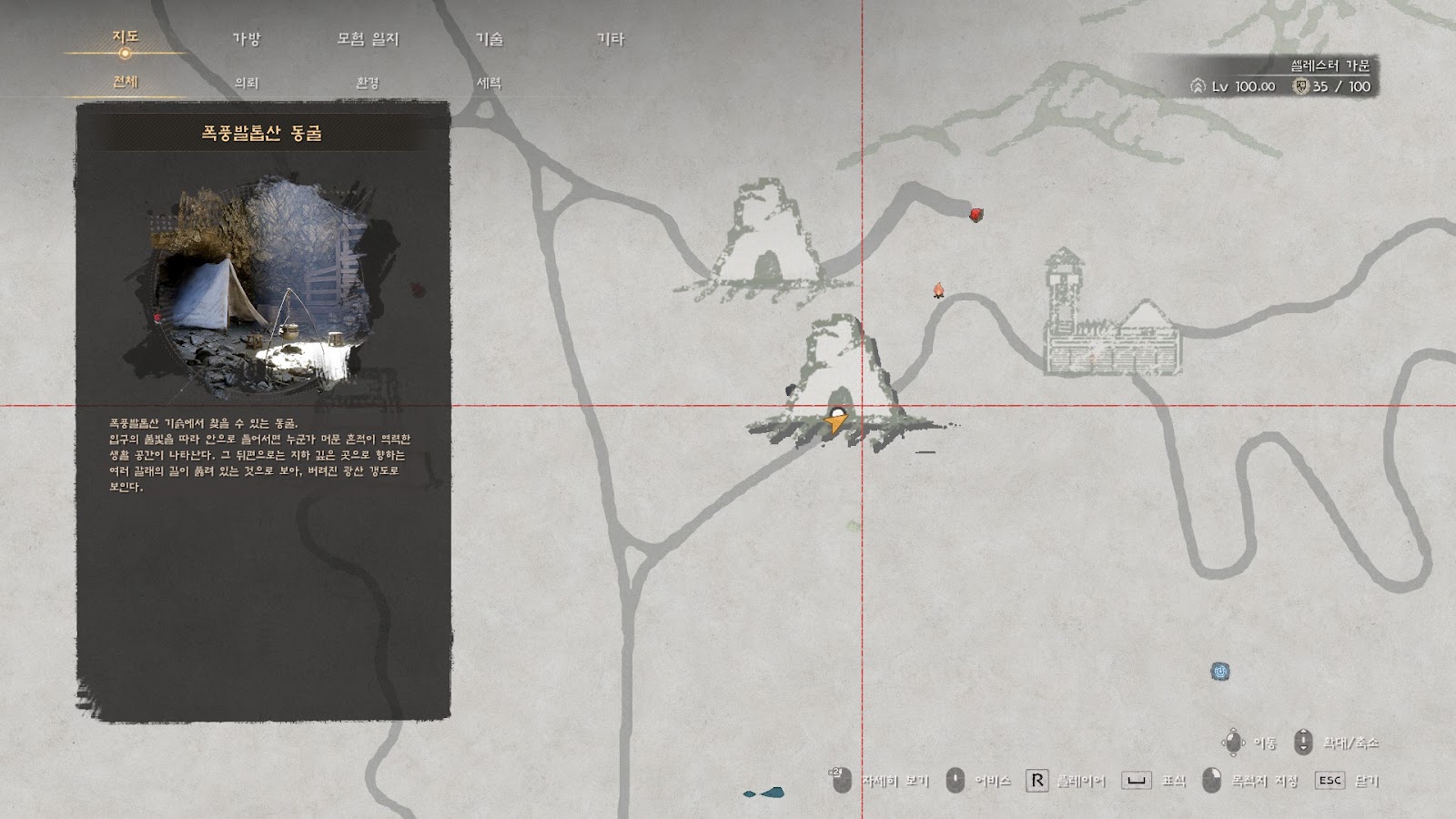This screenshot has height=819, width=1456.
Task: Open the 가방 (Bag) tab
Action: coord(247,39)
